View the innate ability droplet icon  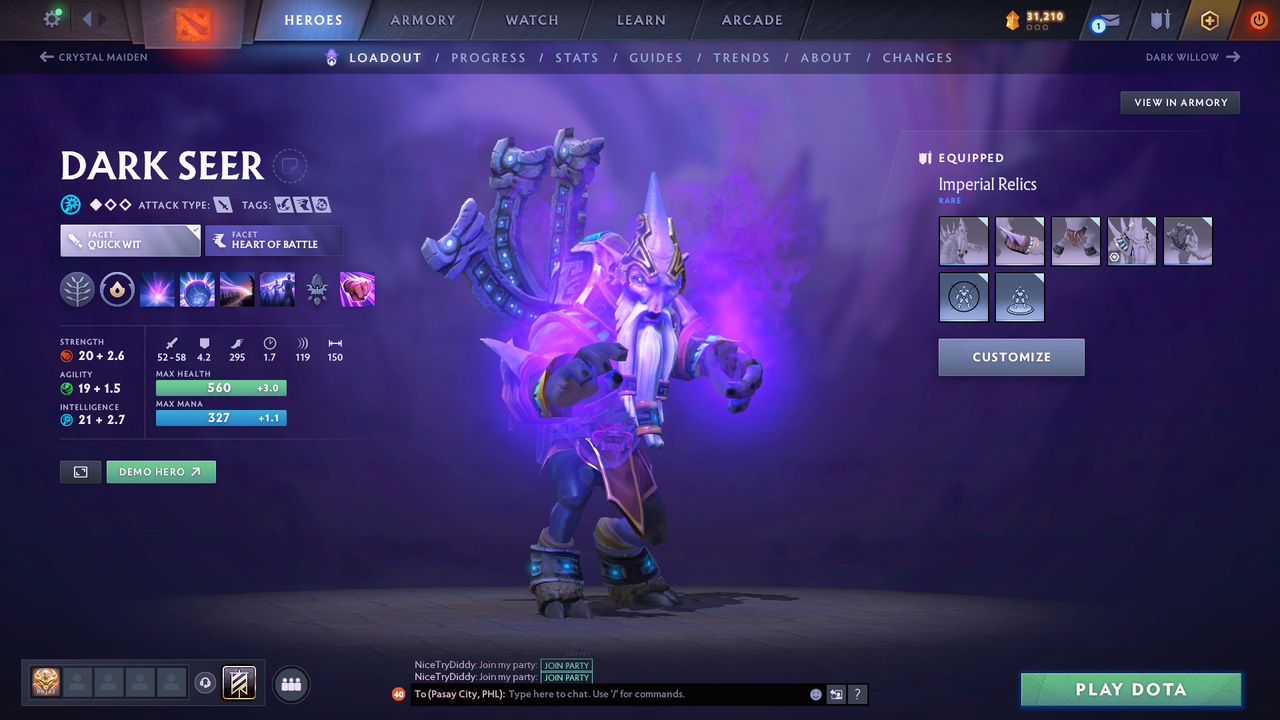click(x=117, y=289)
